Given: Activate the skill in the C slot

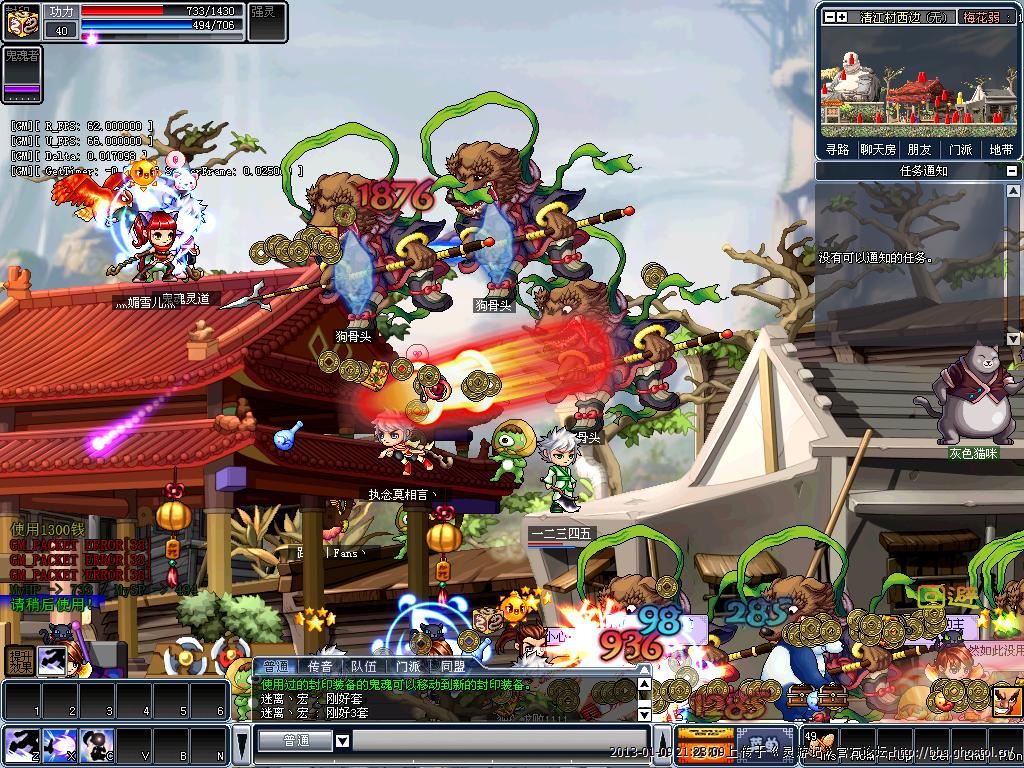Looking at the screenshot, I should coord(95,746).
